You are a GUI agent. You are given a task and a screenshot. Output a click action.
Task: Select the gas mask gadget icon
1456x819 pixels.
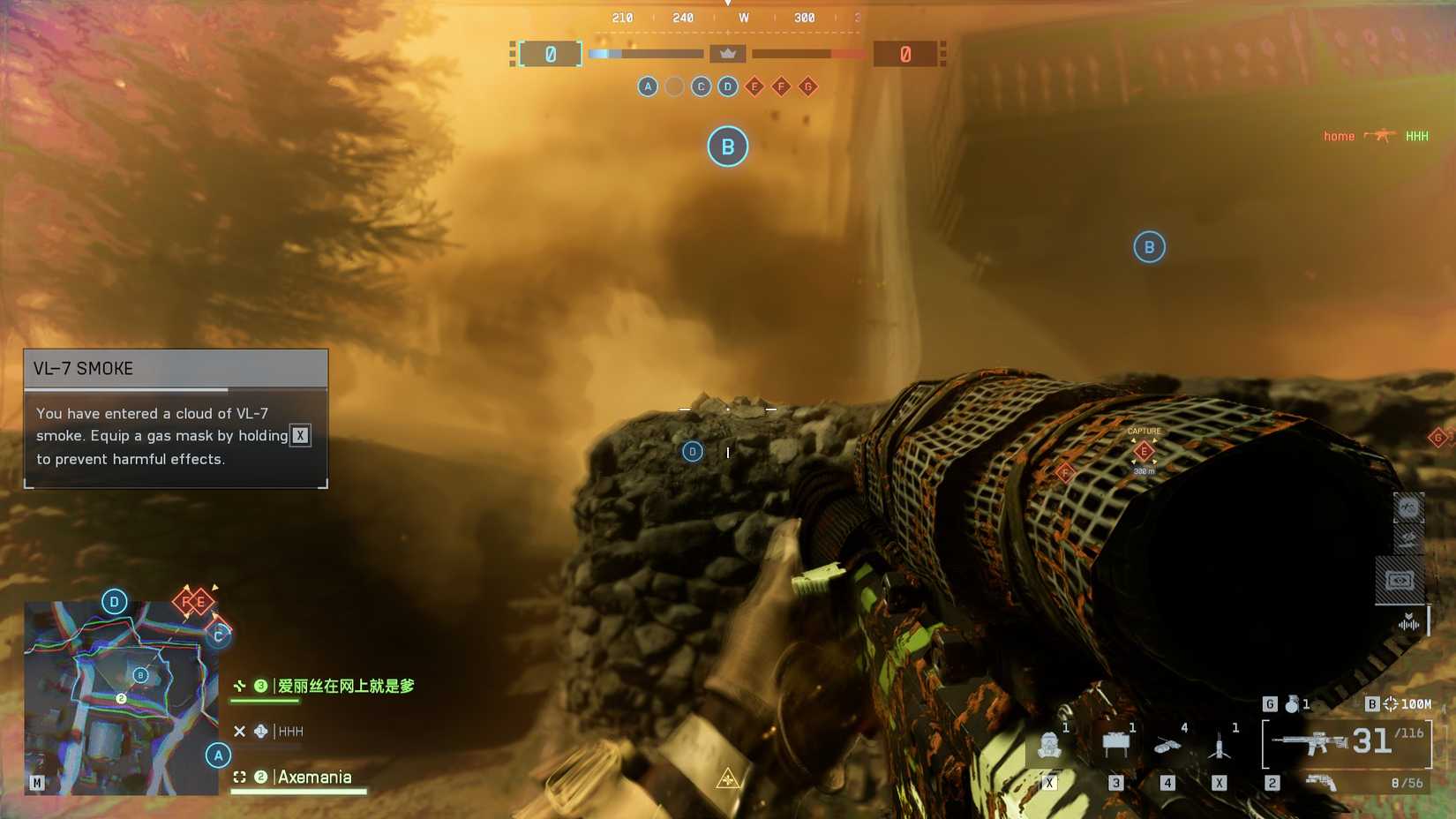[x=1049, y=746]
